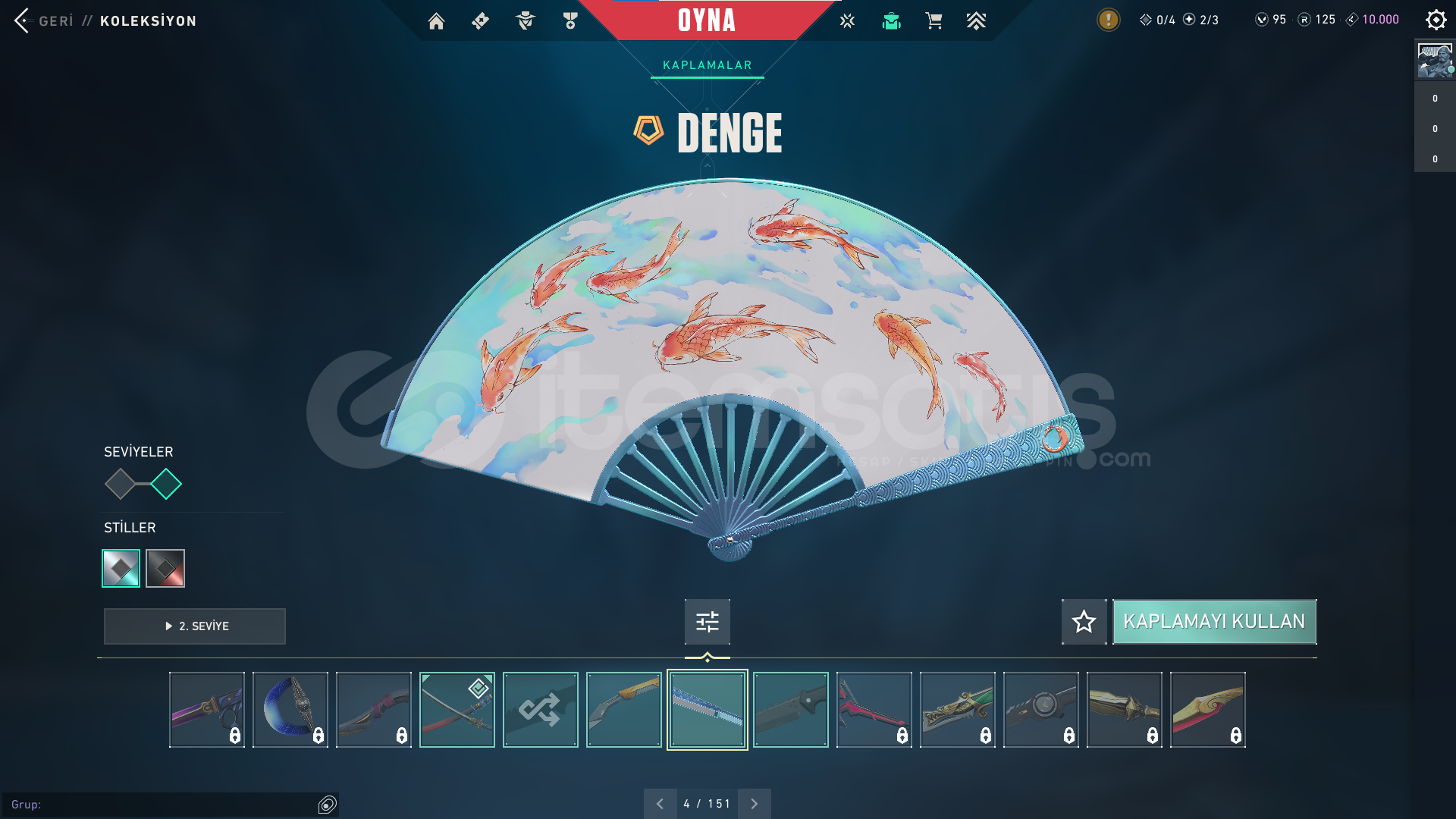Open the settings gear icon
The height and width of the screenshot is (819, 1456).
click(1436, 20)
